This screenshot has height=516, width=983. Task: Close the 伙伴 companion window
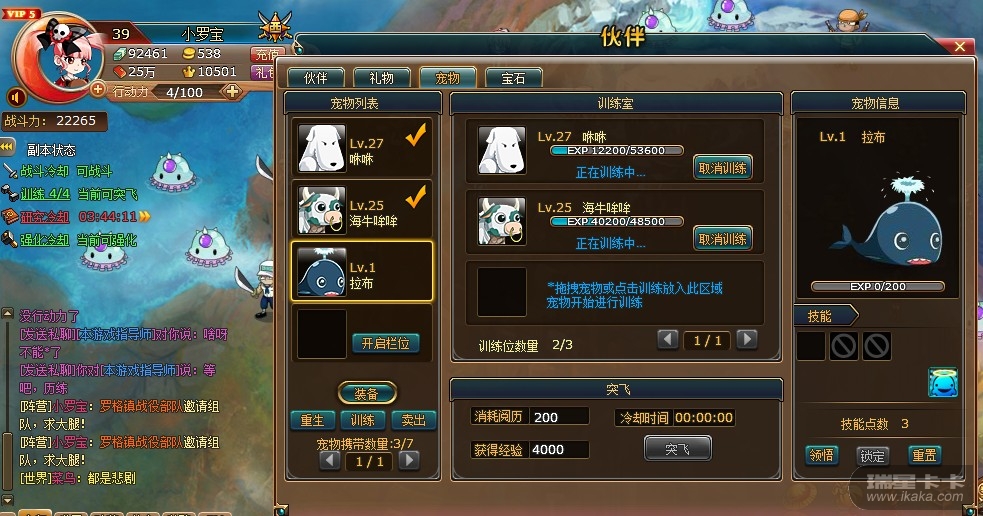(960, 46)
